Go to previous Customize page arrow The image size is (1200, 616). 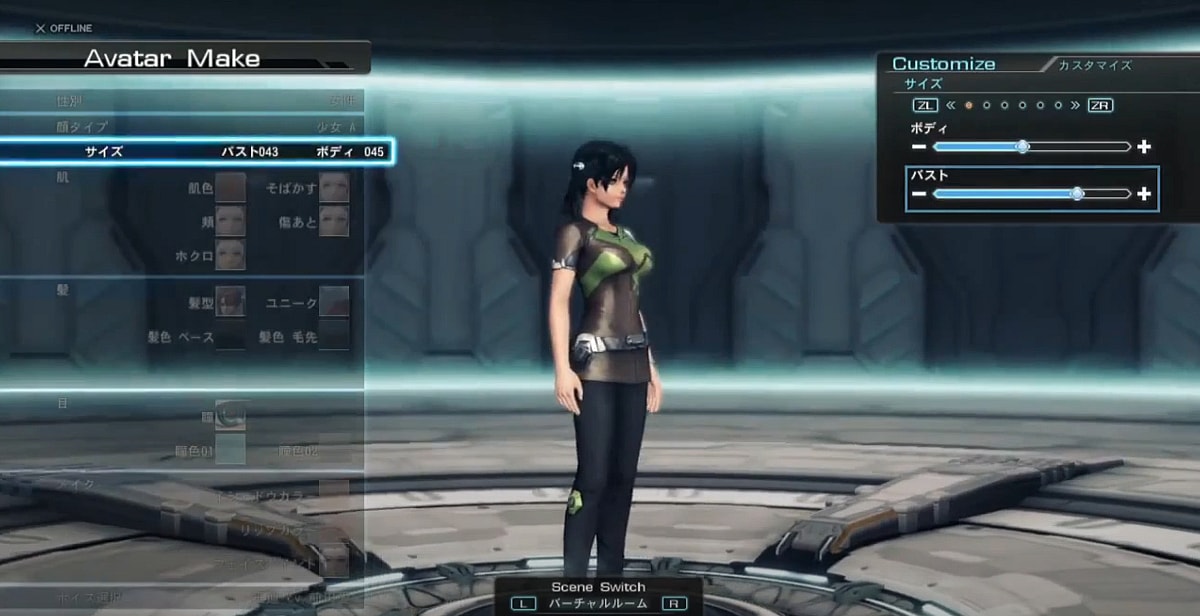click(950, 105)
